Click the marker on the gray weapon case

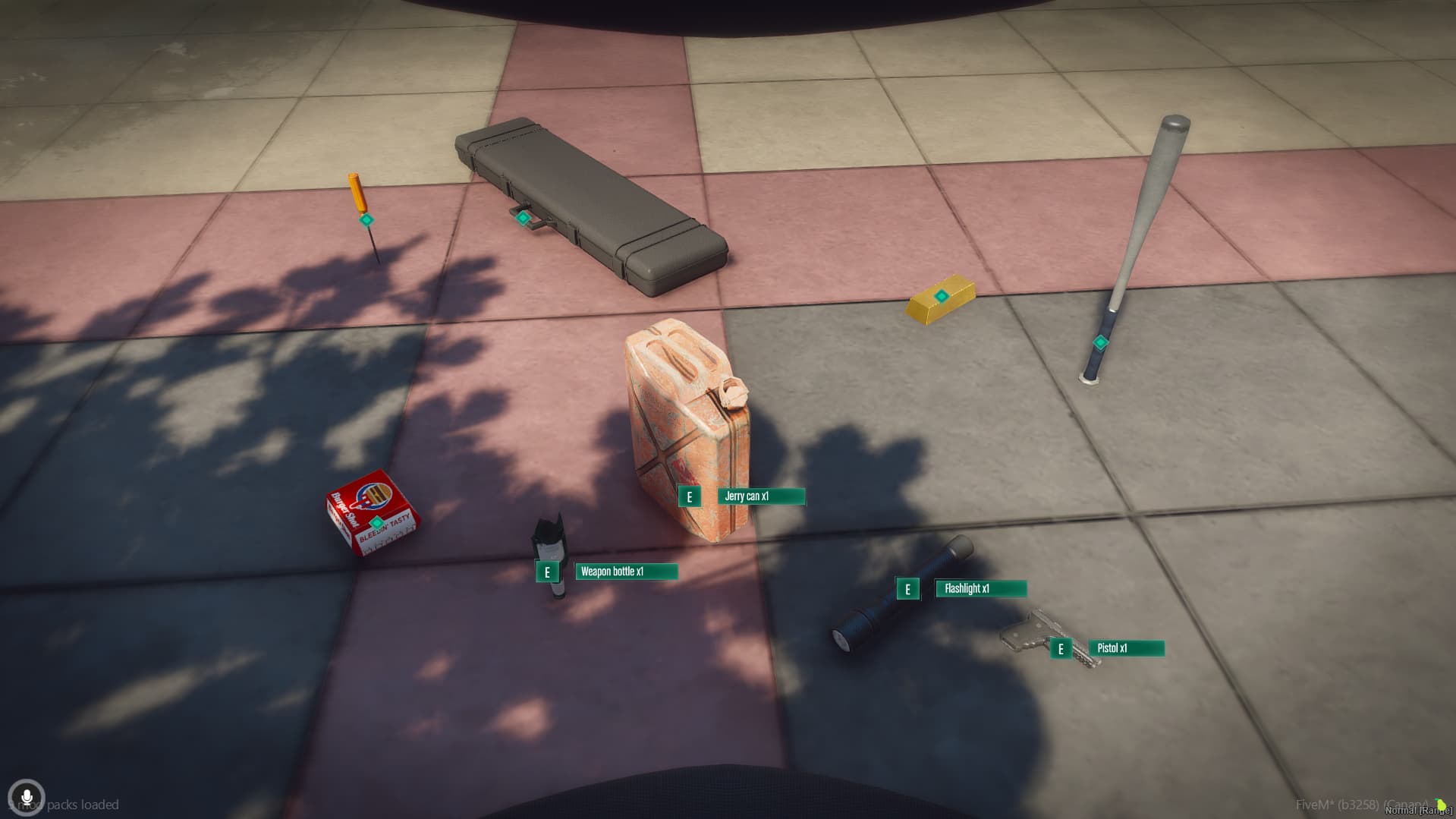[523, 217]
